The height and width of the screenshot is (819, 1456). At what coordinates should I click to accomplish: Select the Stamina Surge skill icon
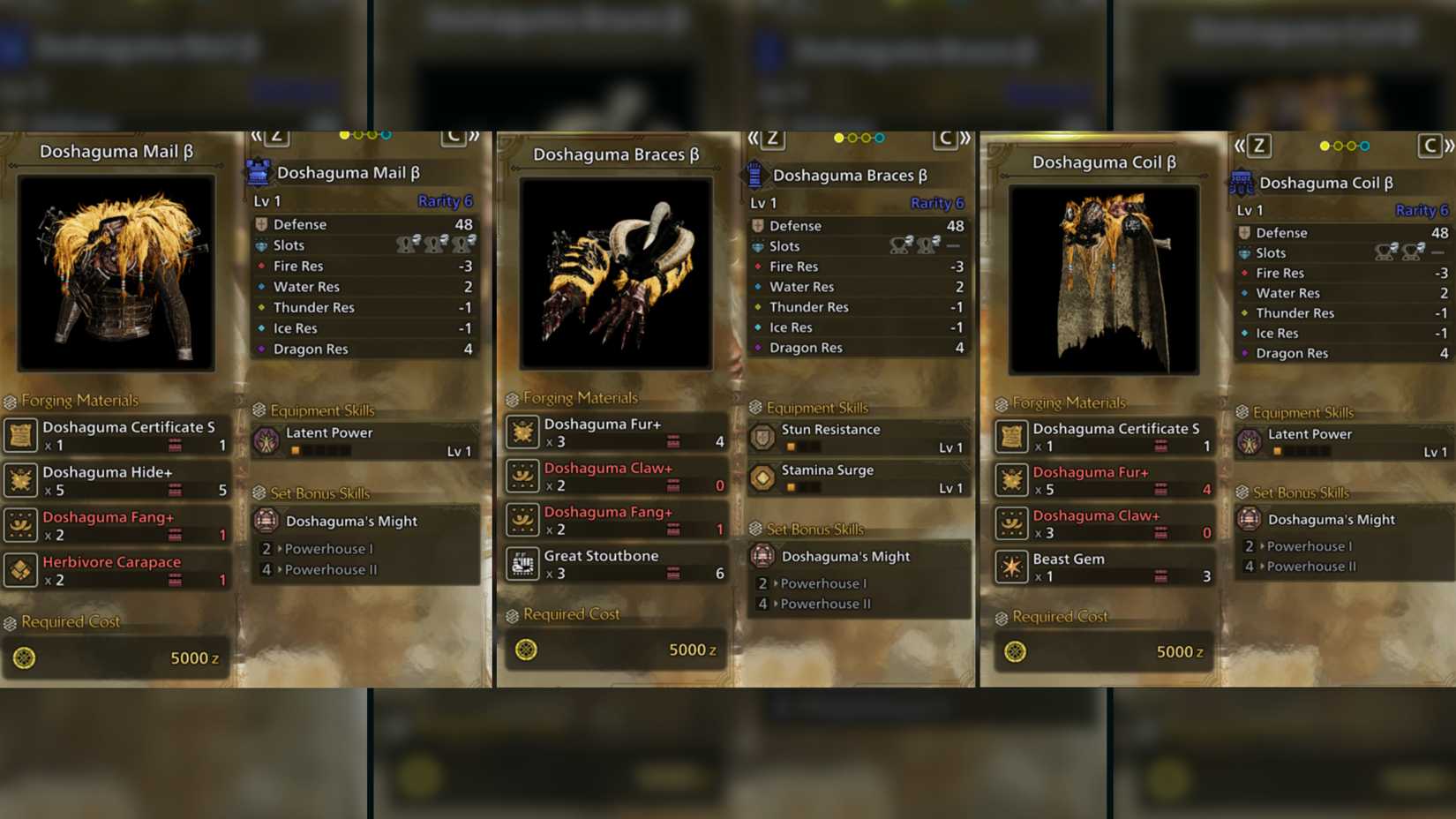click(761, 477)
